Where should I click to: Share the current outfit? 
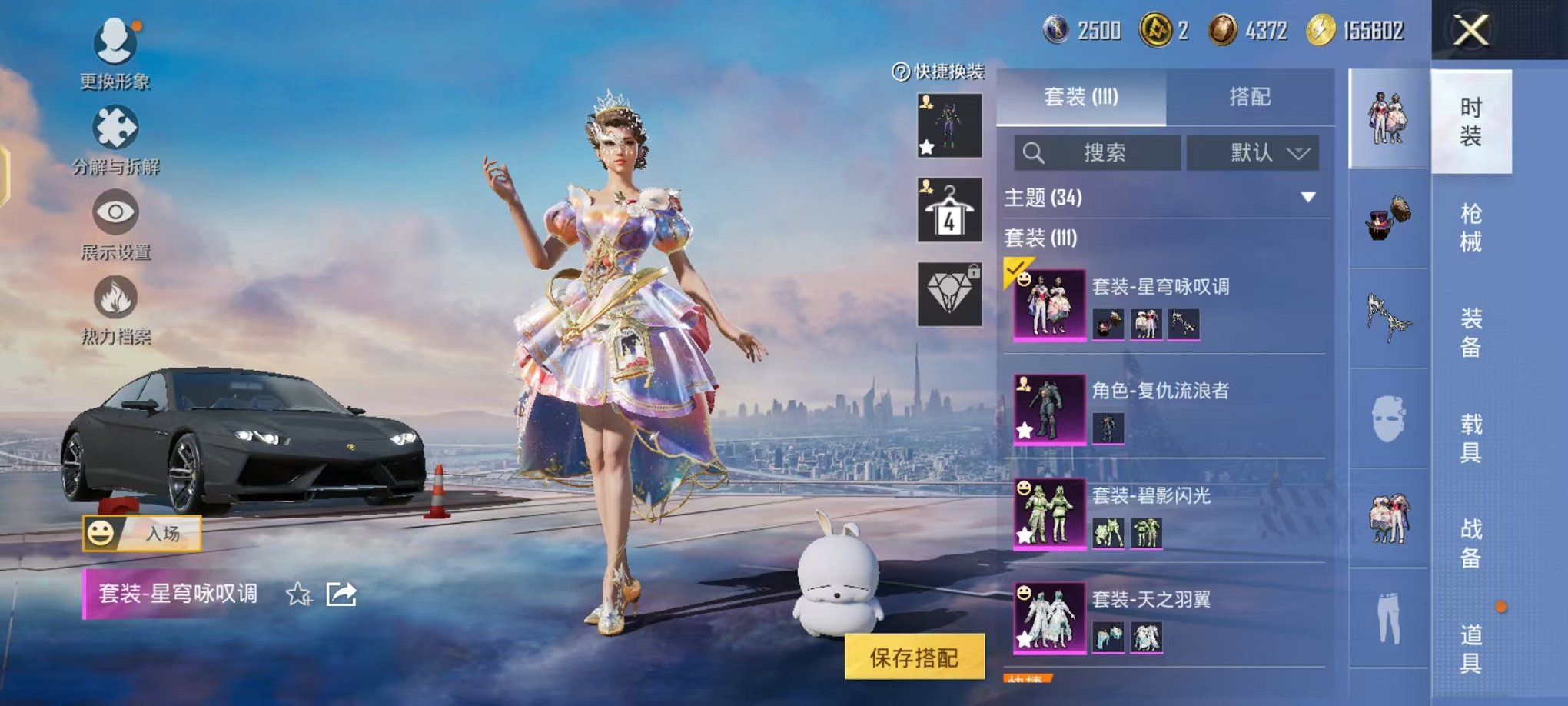(x=341, y=594)
